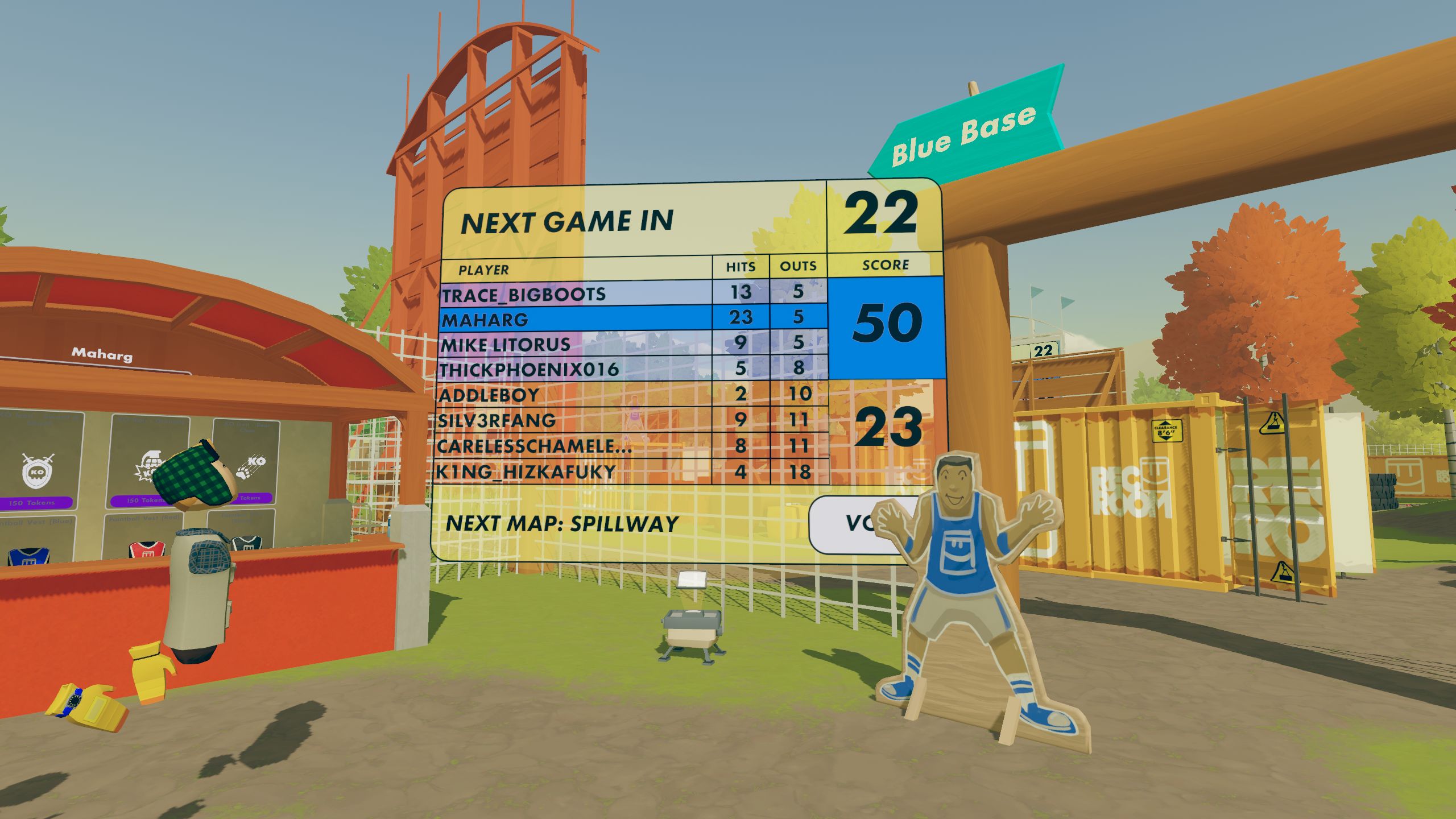Click the SCORE column header

pyautogui.click(x=890, y=264)
